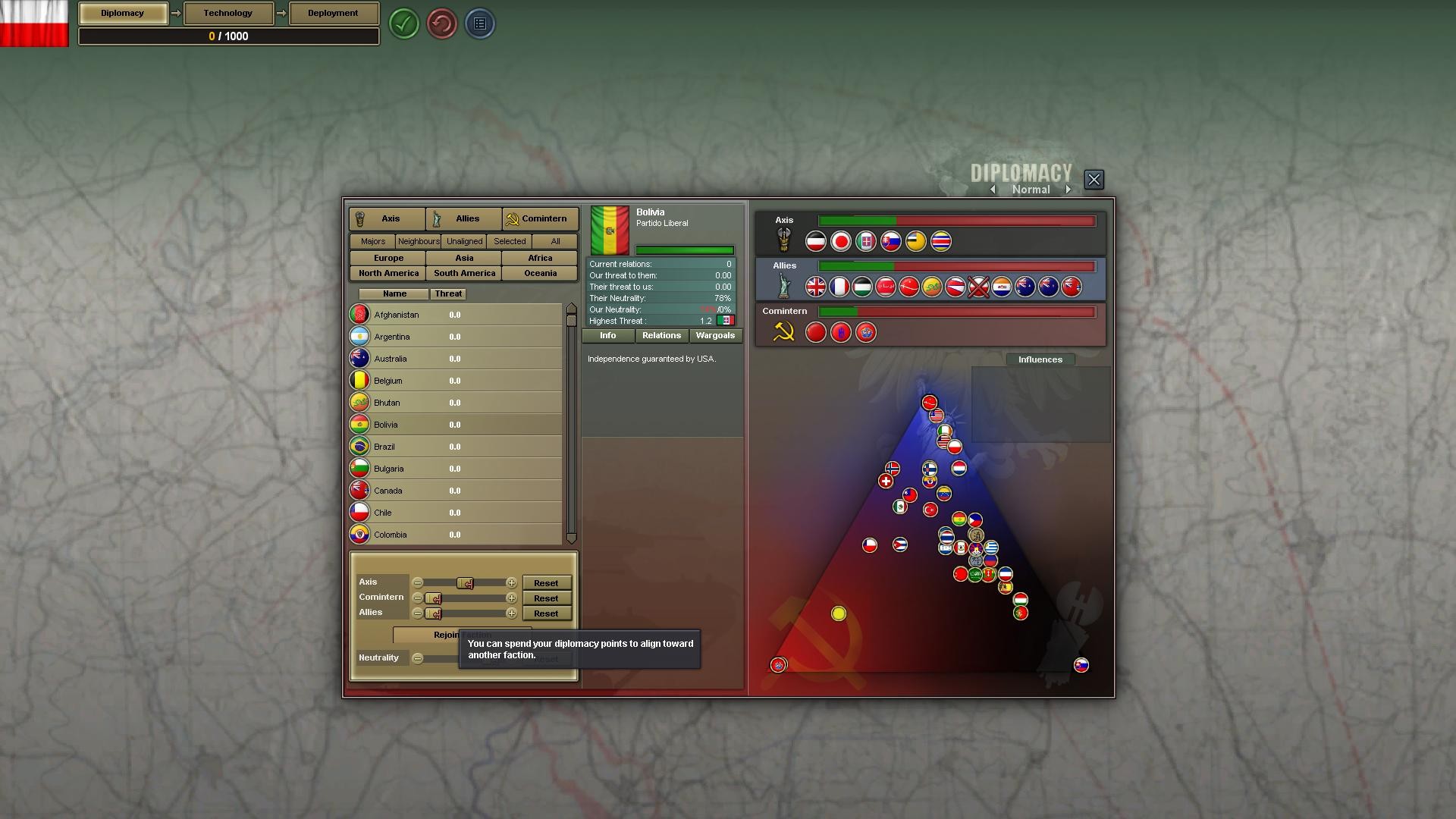This screenshot has width=1456, height=819.
Task: Toggle the Majors country filter
Action: pyautogui.click(x=372, y=241)
